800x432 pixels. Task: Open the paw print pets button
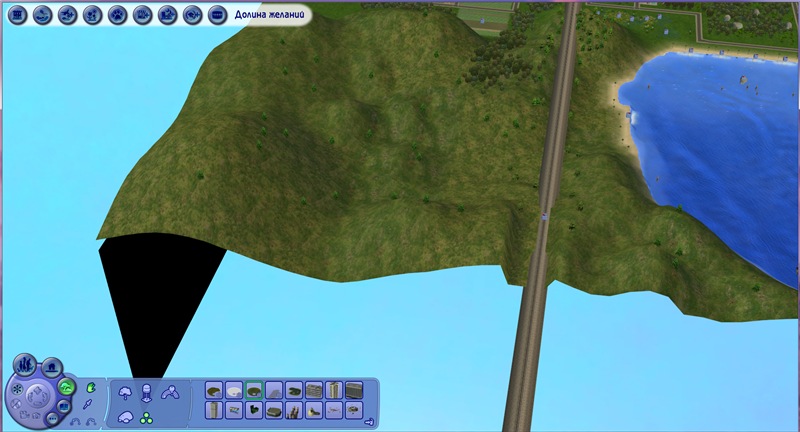tap(118, 15)
